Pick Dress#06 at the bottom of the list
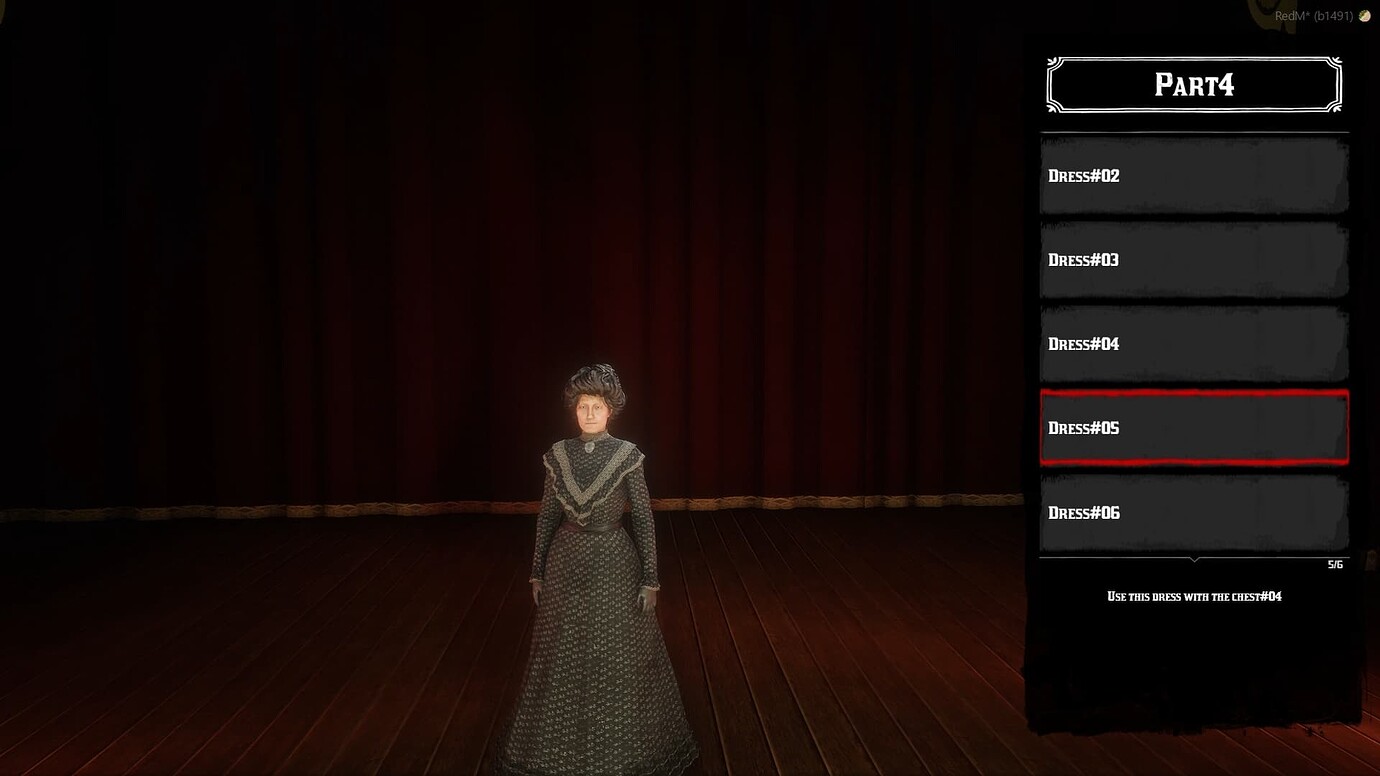The width and height of the screenshot is (1380, 776). click(1194, 512)
